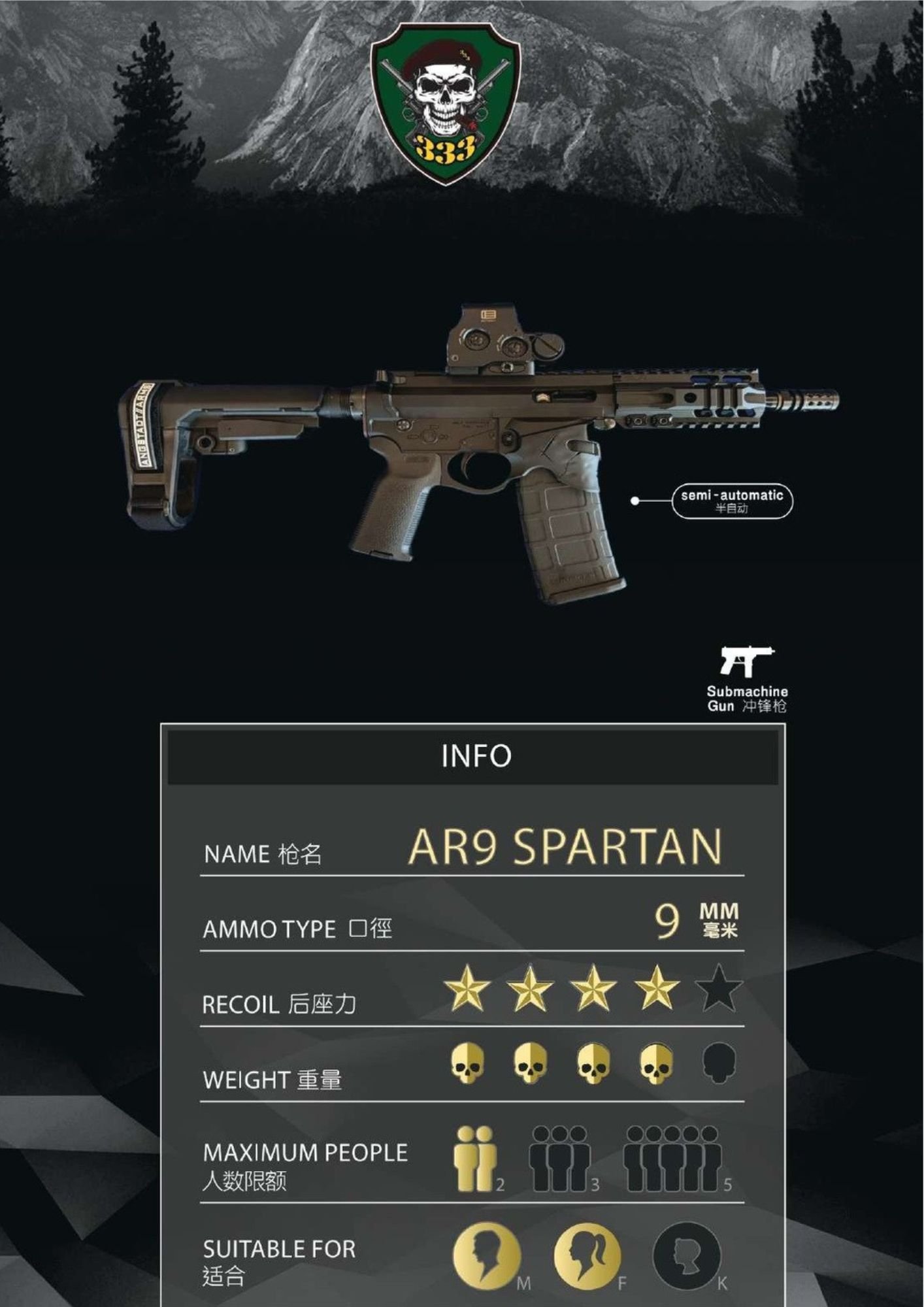Screen dimensions: 924x1307
Task: Pick the five-person group icon
Action: pos(673,1159)
